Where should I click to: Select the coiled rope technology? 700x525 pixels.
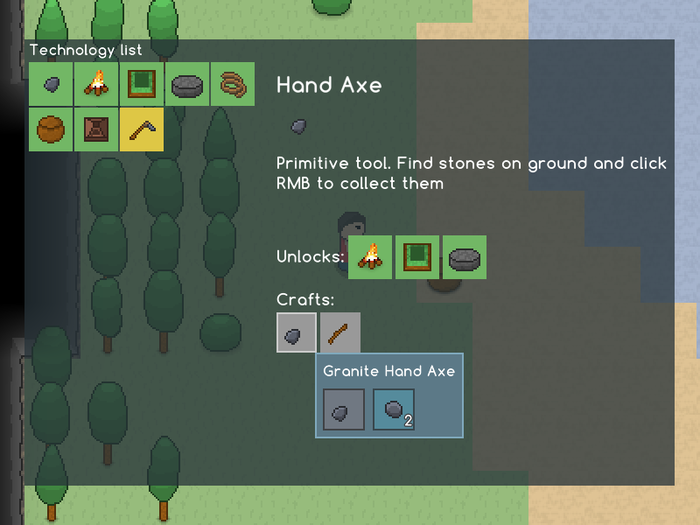point(233,84)
